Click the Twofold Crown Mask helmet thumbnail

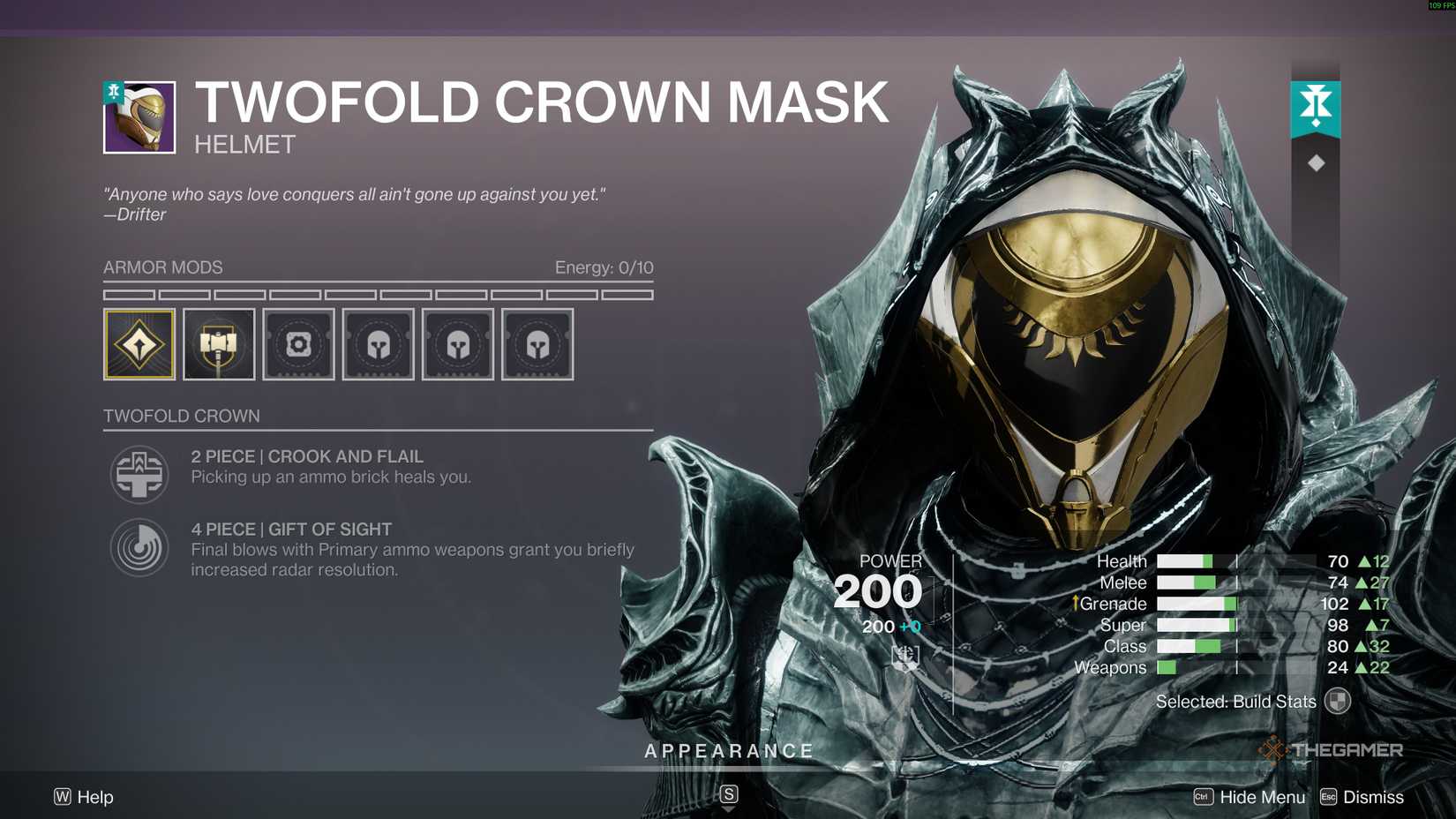(x=139, y=117)
